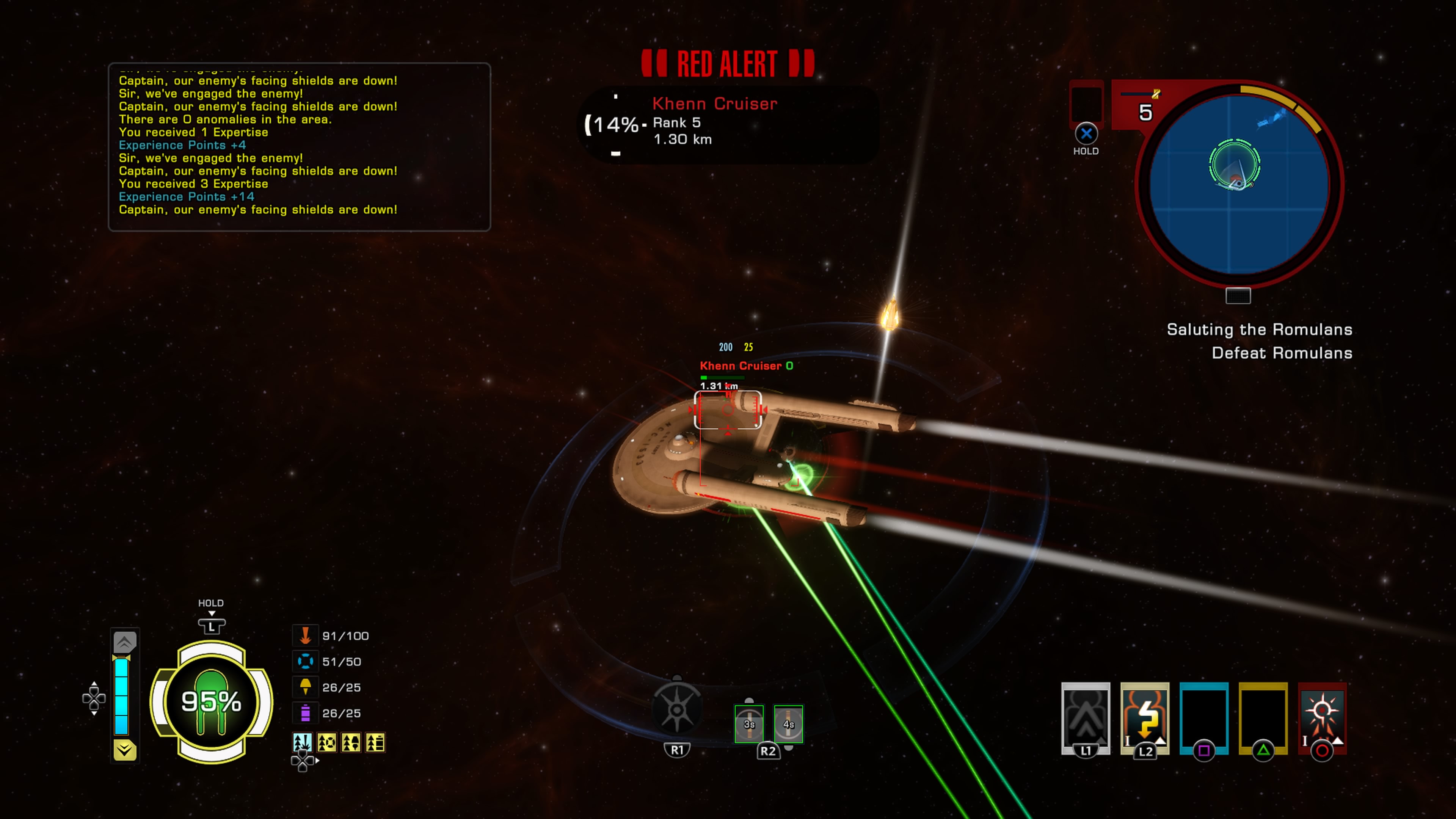The width and height of the screenshot is (1456, 819).
Task: Activate the red starburst weapon ability card
Action: 1322,718
